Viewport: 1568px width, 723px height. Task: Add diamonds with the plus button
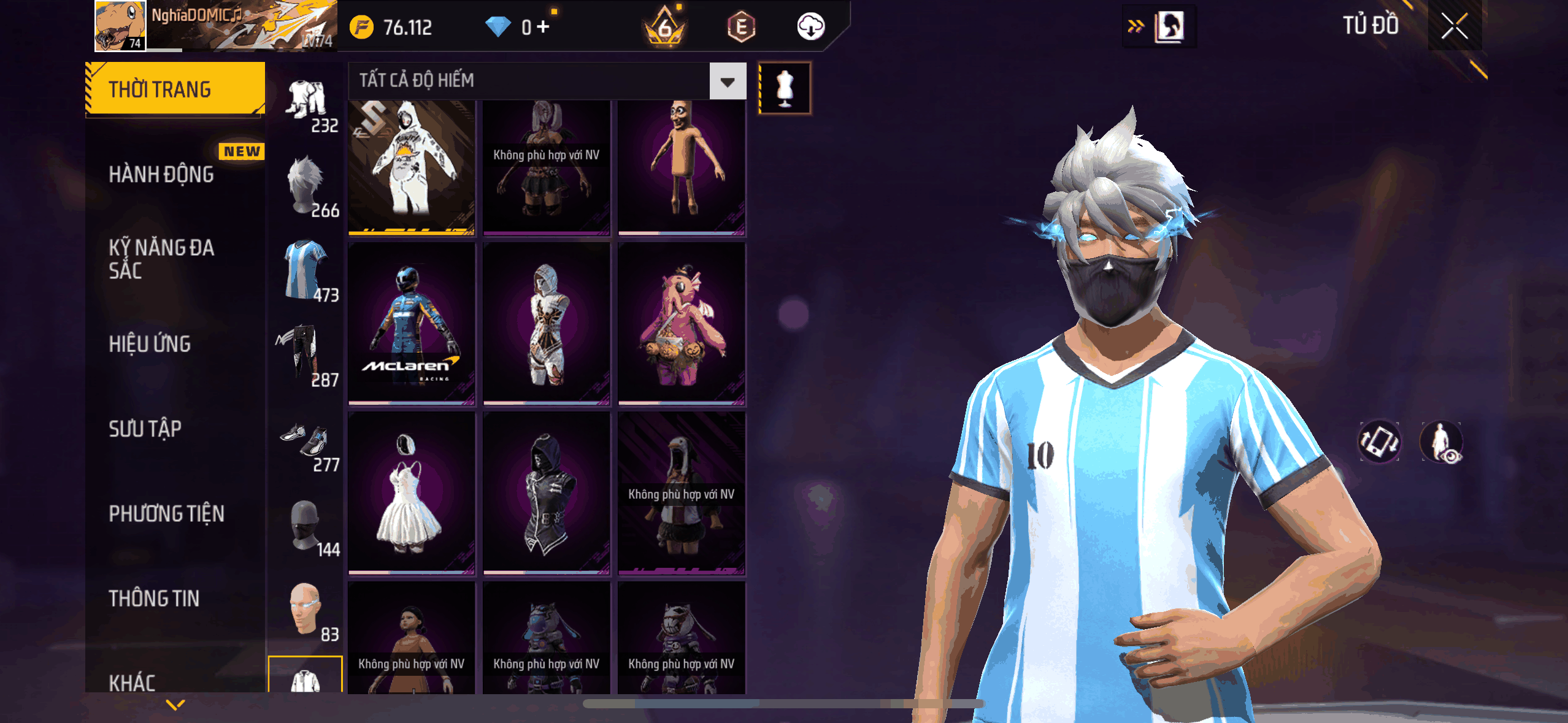543,26
